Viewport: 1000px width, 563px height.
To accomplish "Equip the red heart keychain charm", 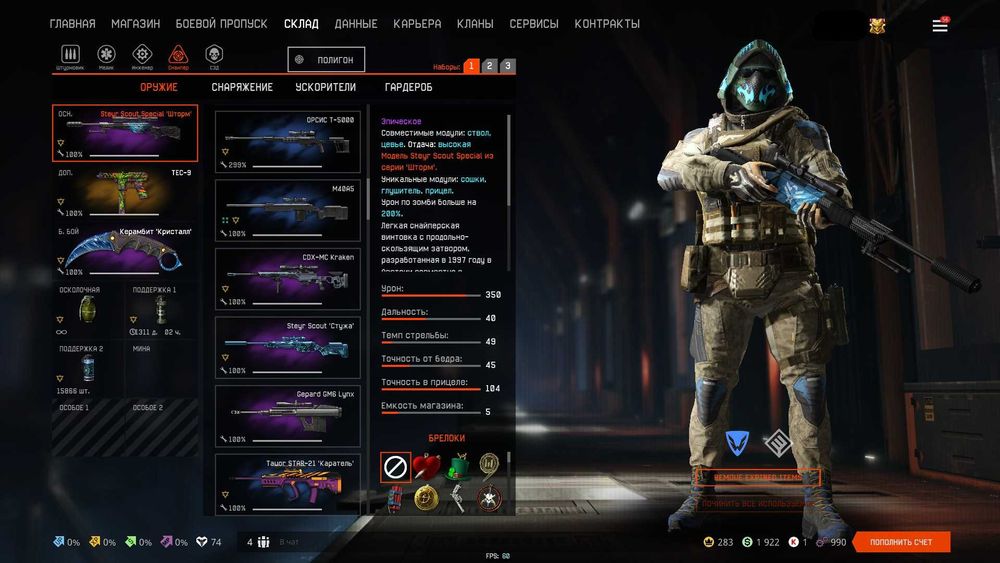I will point(426,466).
